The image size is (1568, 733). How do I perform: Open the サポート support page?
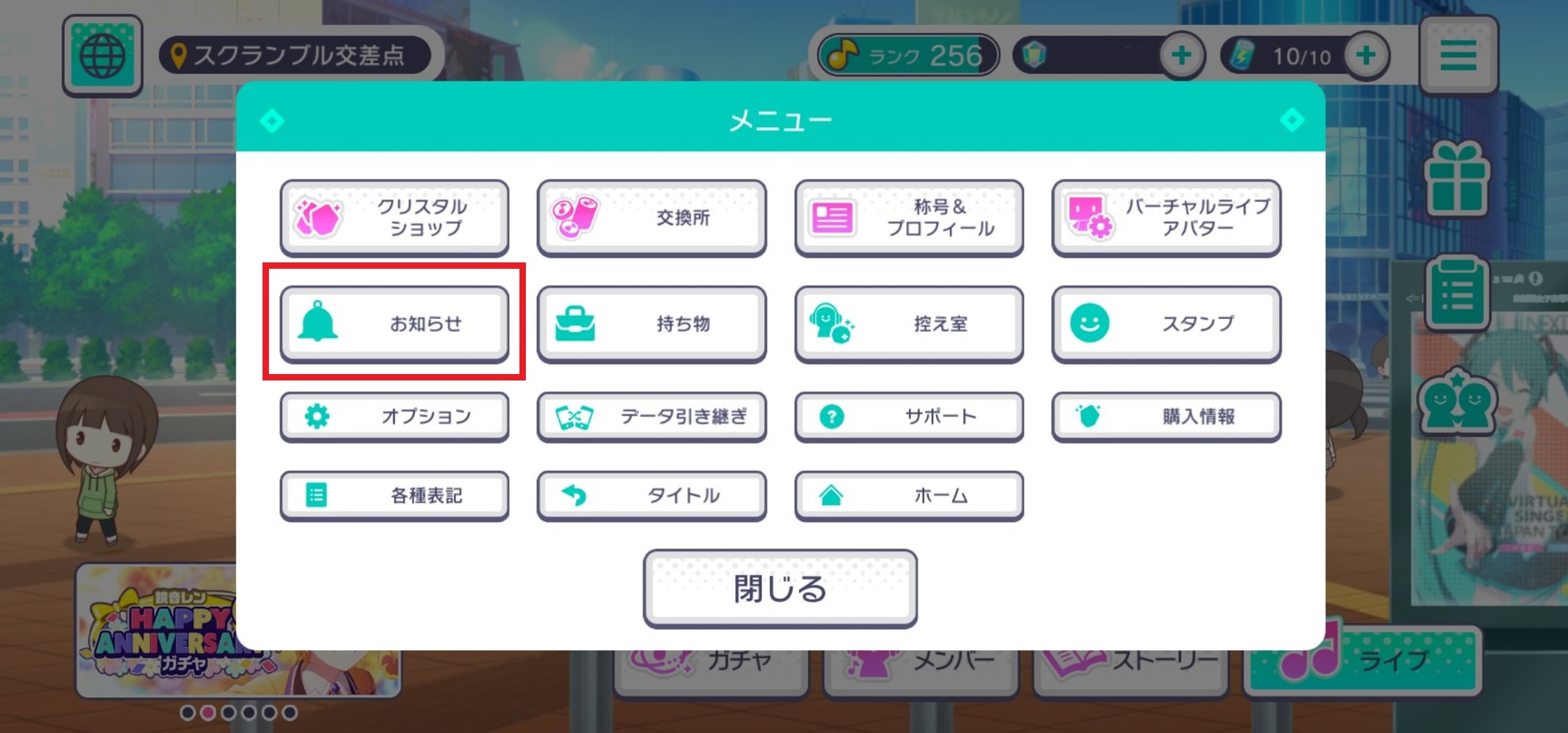(x=908, y=416)
